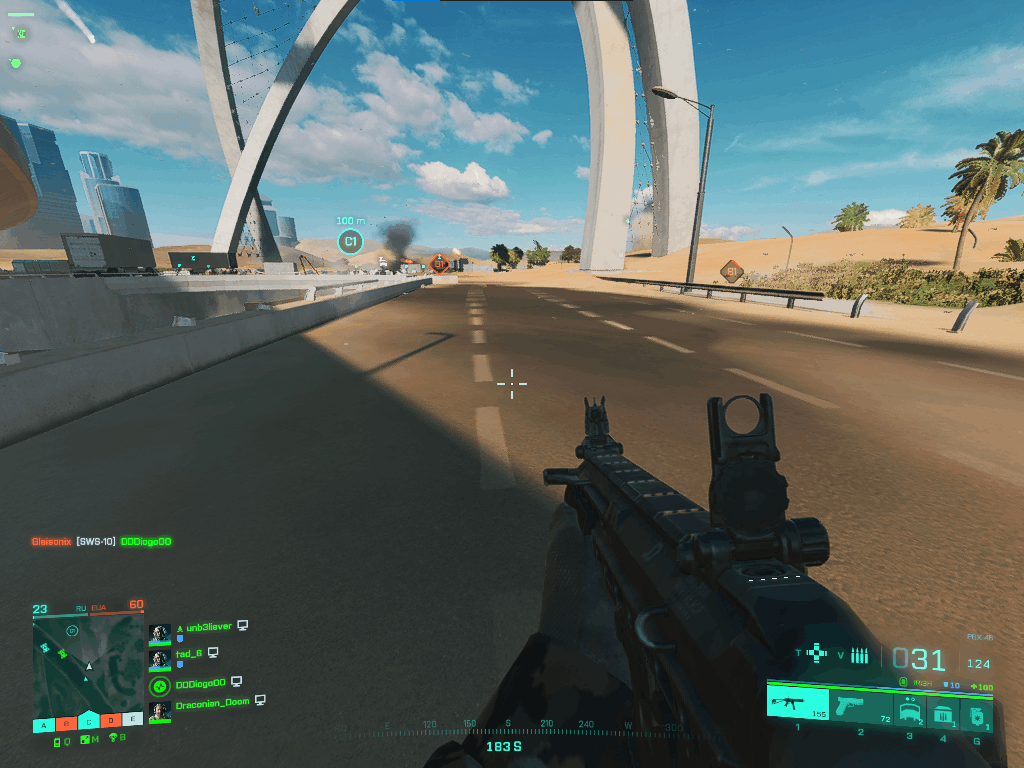Open the attachment plus-shaped selector icon
Image resolution: width=1024 pixels, height=768 pixels.
point(818,655)
